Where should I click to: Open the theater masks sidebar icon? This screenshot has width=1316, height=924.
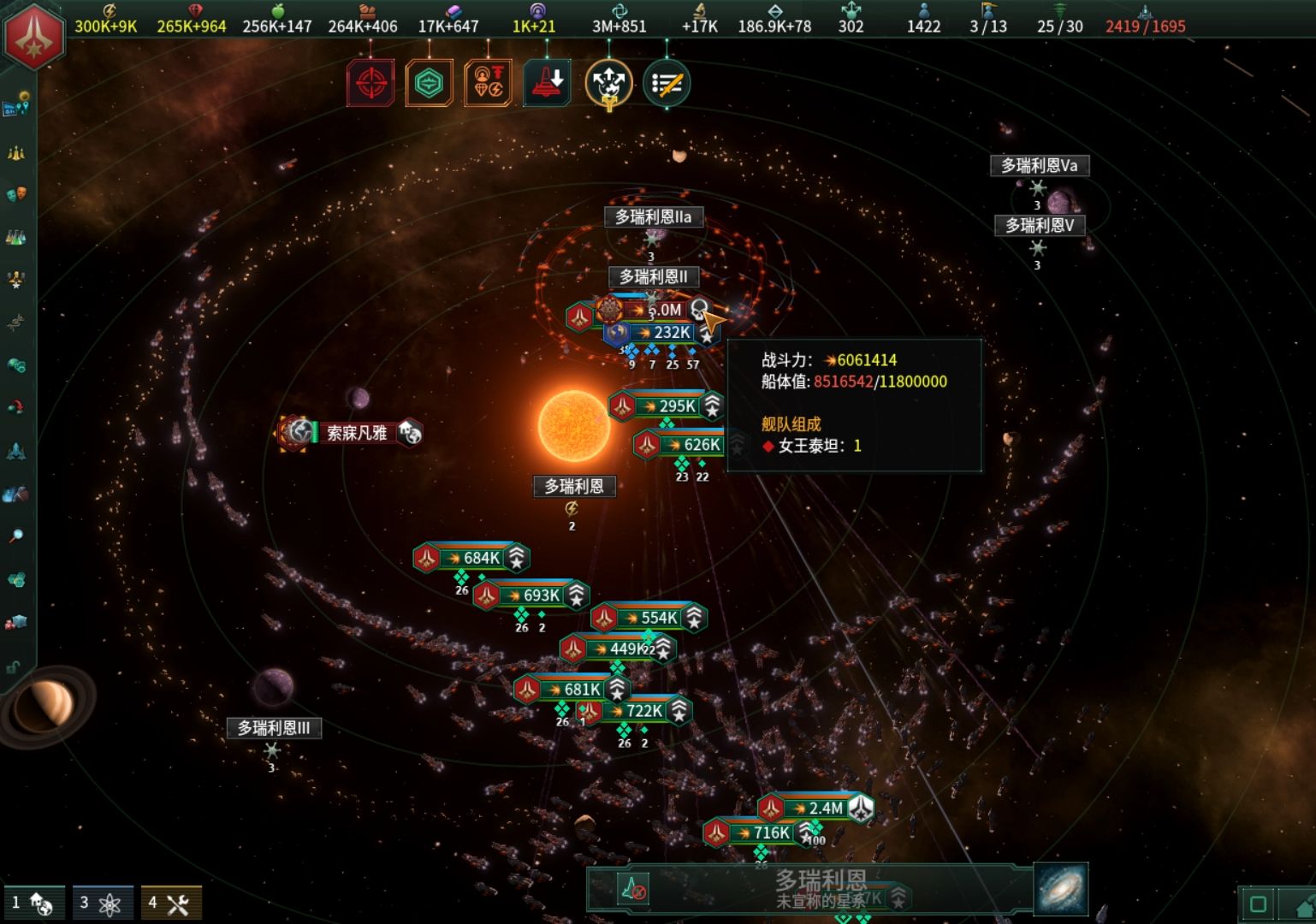[16, 194]
